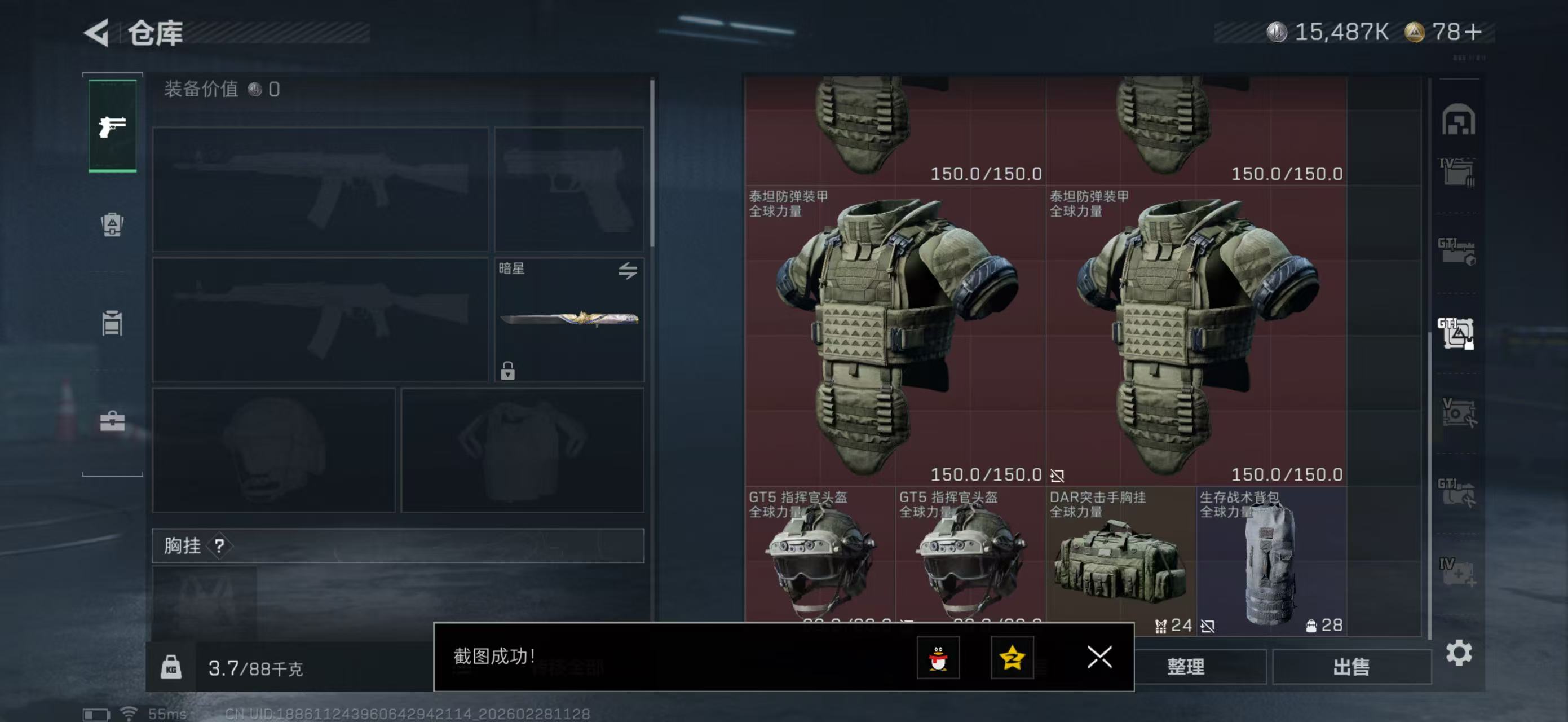Viewport: 1568px width, 722px height.
Task: Open the 出售 sell menu
Action: pos(1351,667)
